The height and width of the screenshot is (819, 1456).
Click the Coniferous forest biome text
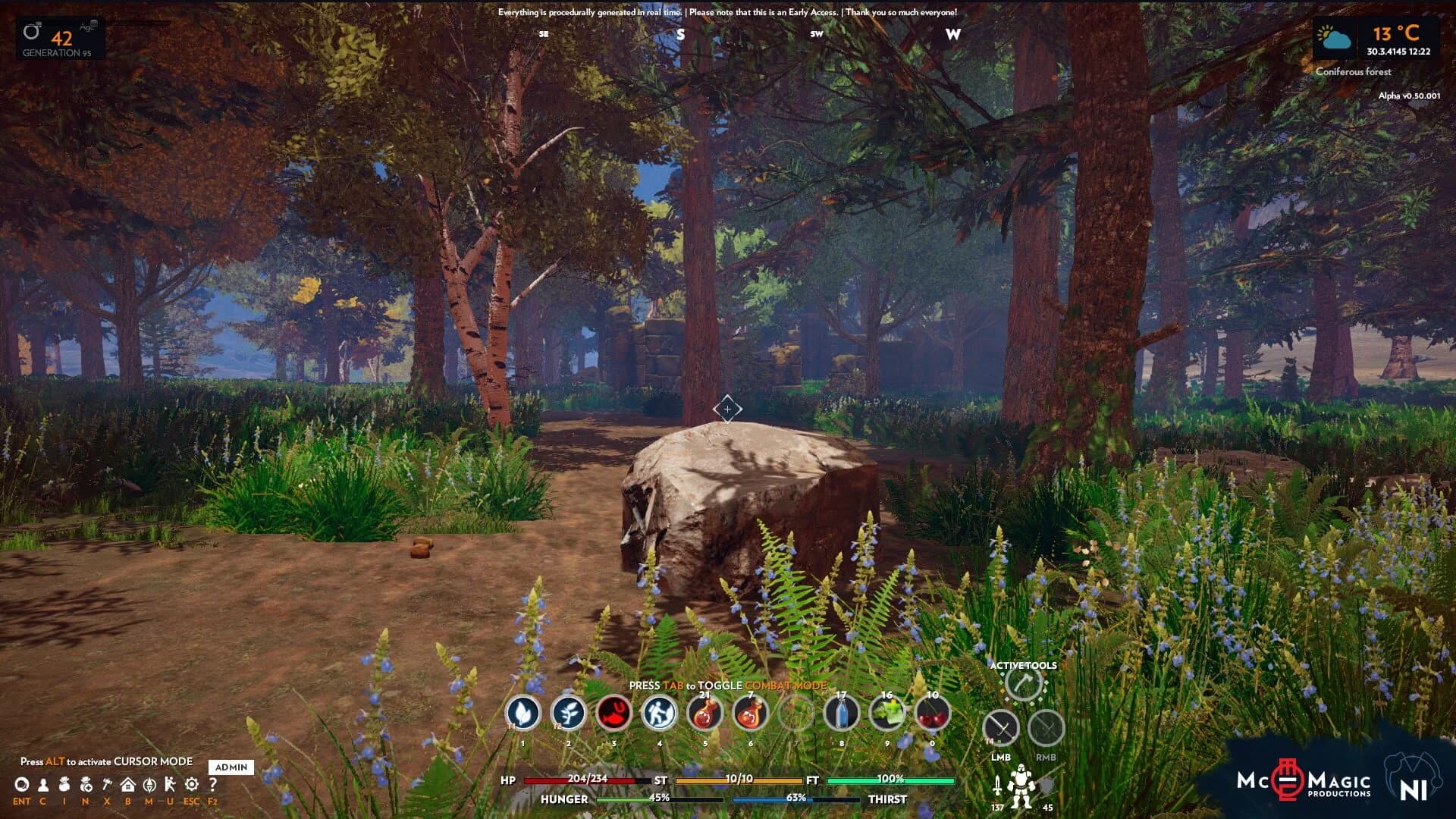pos(1354,72)
